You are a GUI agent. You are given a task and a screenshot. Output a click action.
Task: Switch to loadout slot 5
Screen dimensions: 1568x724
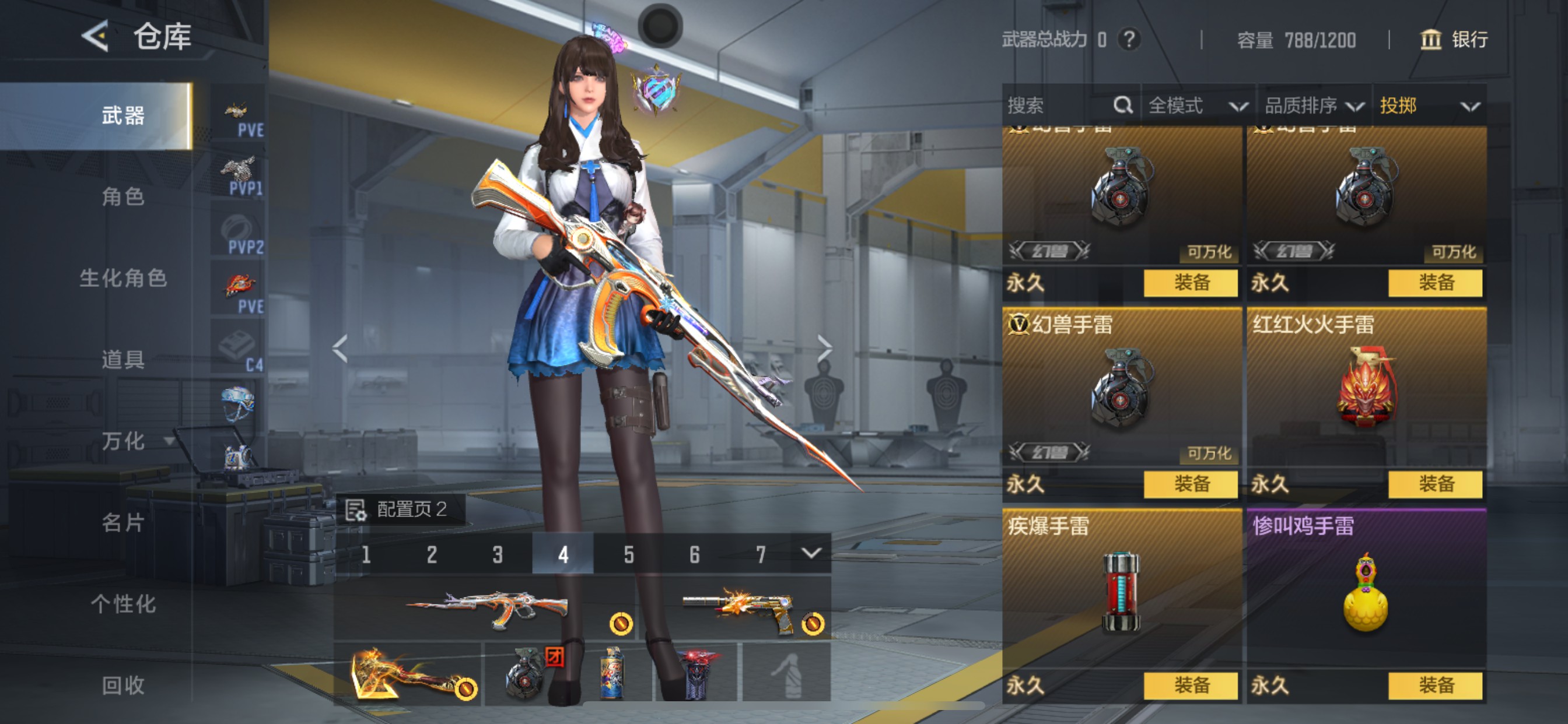click(629, 554)
